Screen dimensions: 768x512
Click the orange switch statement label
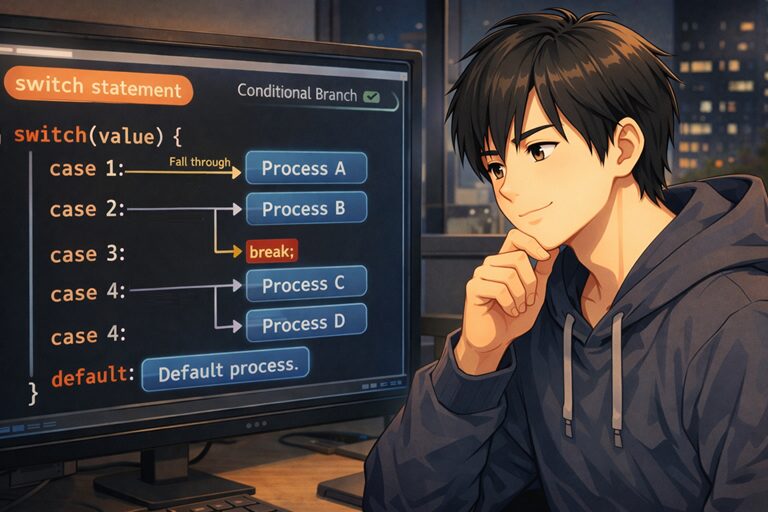99,89
